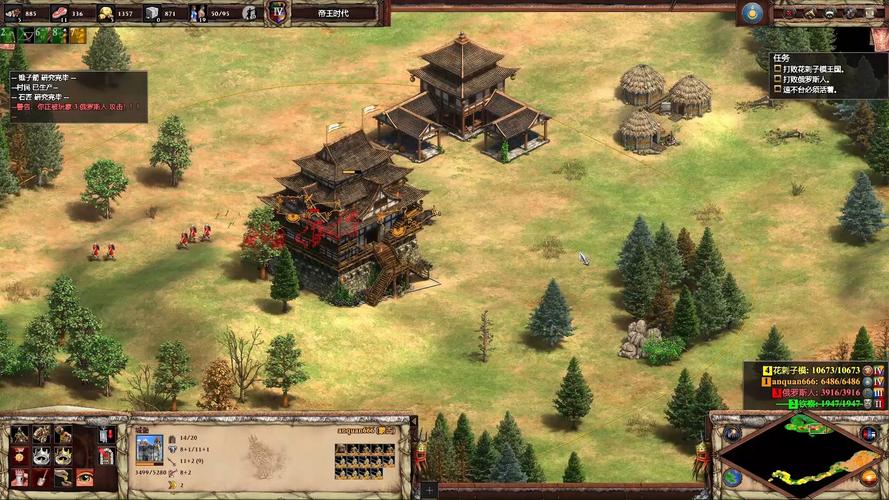Click the red diplomacy icon in top bar

click(x=787, y=13)
